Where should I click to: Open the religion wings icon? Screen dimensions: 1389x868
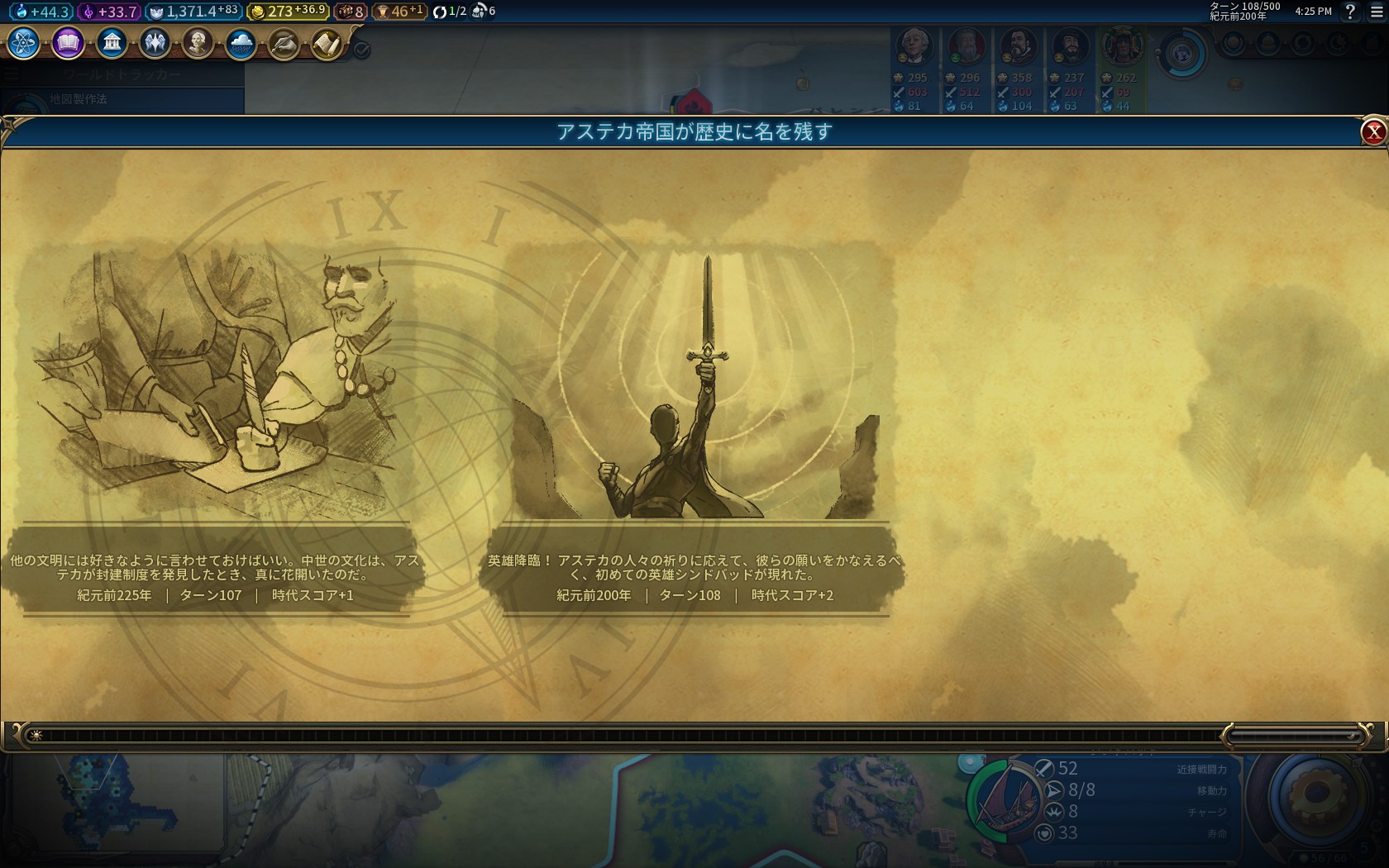click(x=155, y=43)
